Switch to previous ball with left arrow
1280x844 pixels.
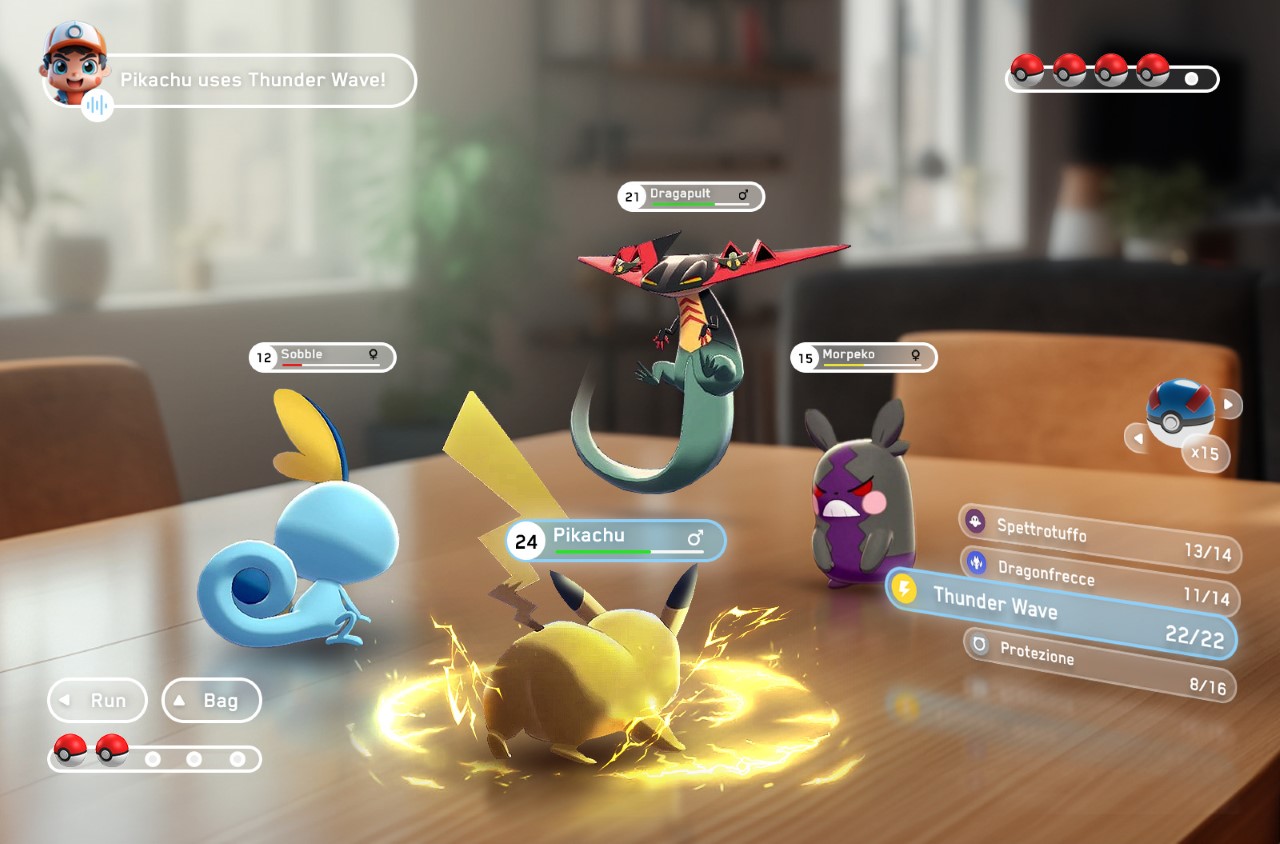1136,438
